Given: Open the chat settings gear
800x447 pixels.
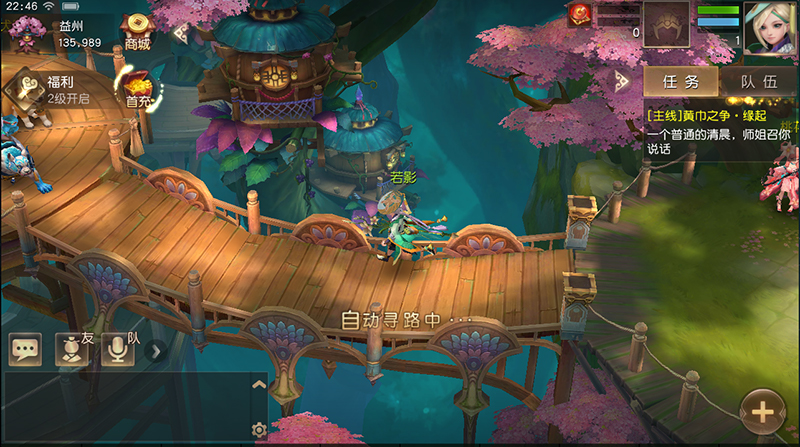Looking at the screenshot, I should coord(259,430).
